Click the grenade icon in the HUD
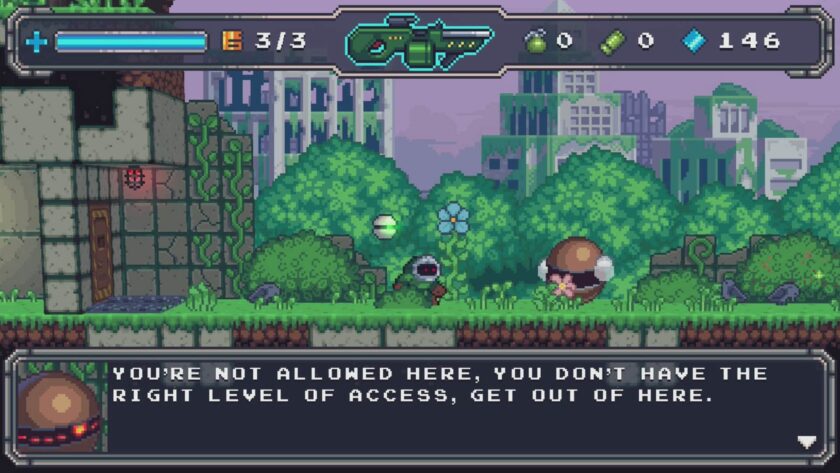This screenshot has height=473, width=840. click(x=536, y=41)
